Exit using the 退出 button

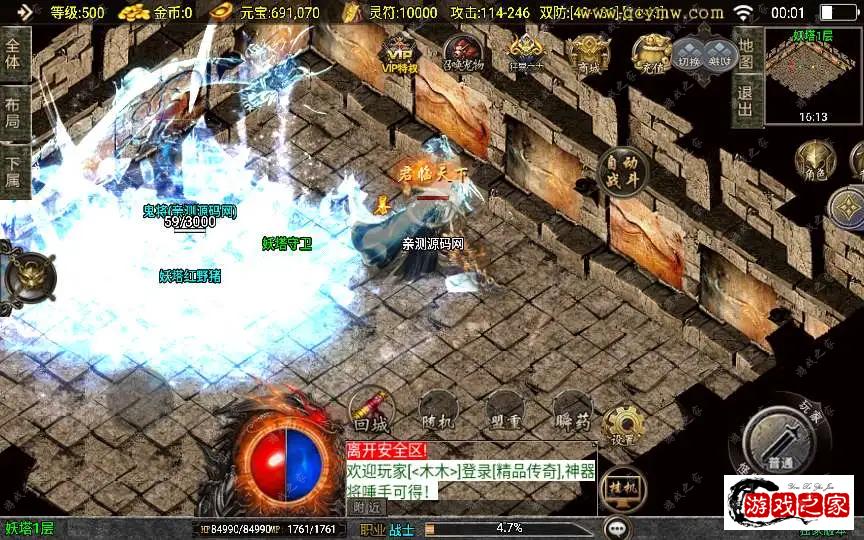click(745, 100)
